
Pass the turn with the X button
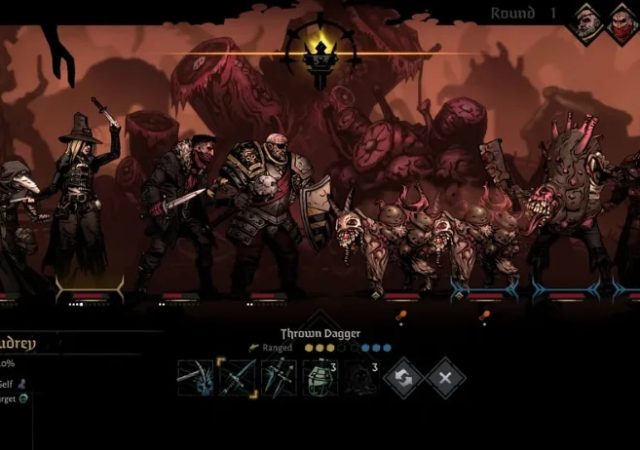click(x=446, y=378)
